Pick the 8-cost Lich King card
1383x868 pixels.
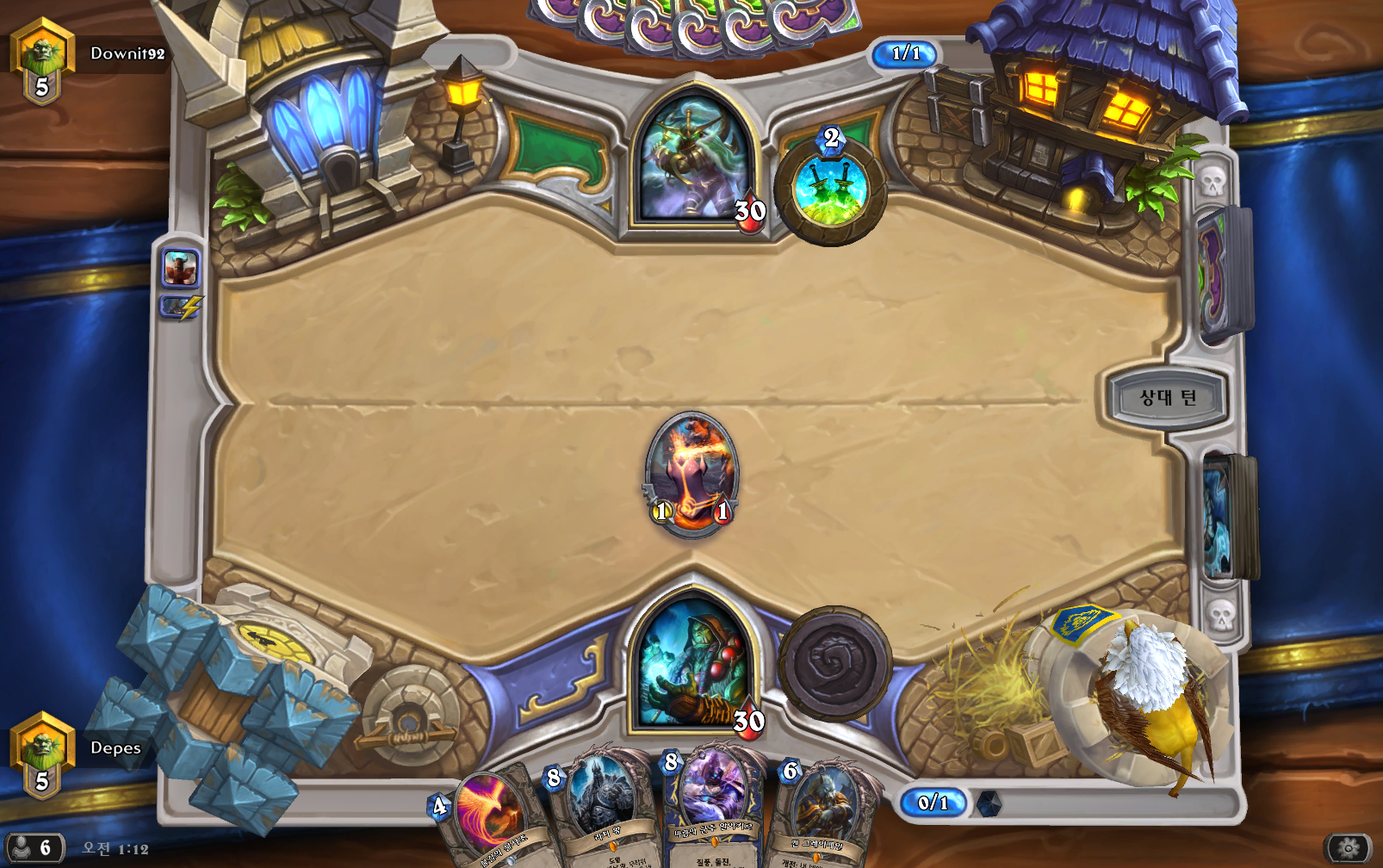coord(601,809)
